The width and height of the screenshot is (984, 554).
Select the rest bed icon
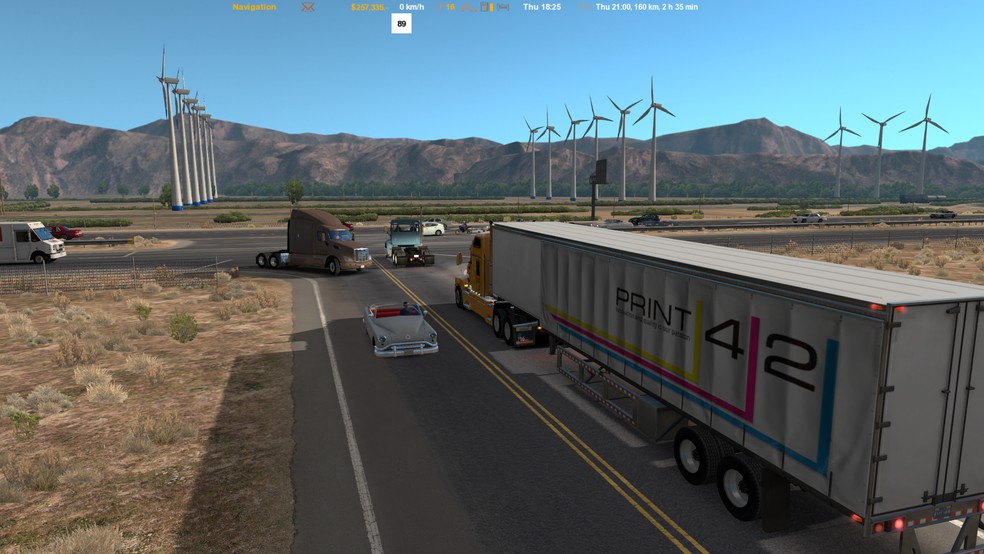pyautogui.click(x=503, y=7)
